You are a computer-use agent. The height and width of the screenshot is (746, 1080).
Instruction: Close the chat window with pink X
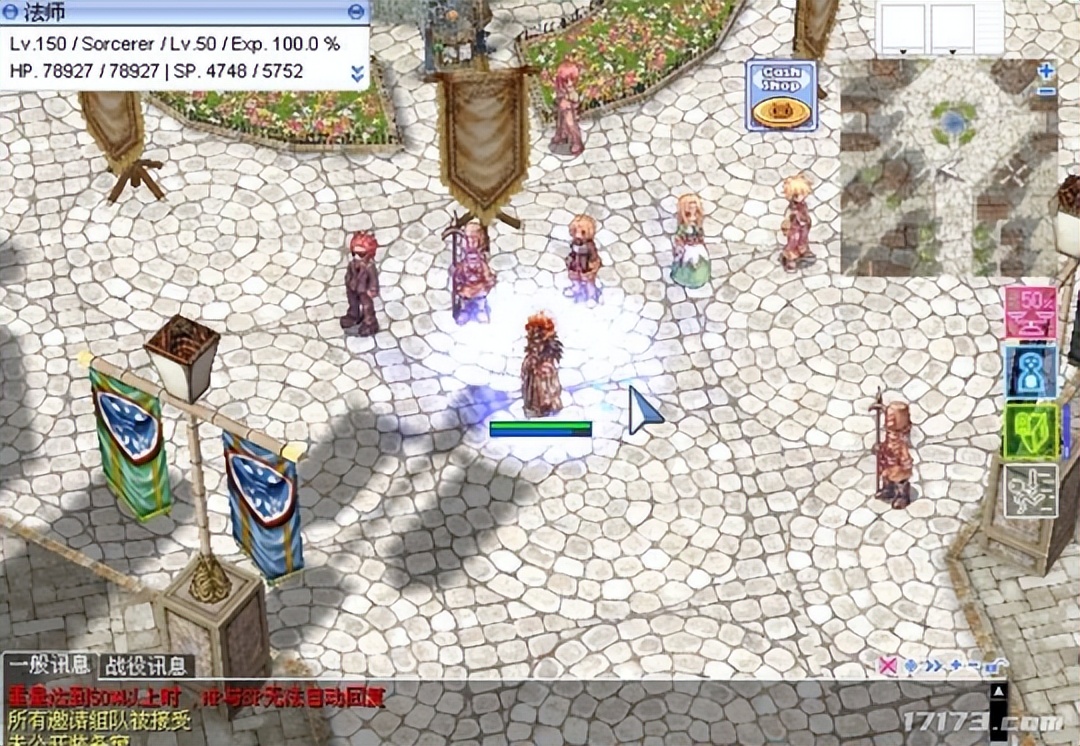point(886,665)
